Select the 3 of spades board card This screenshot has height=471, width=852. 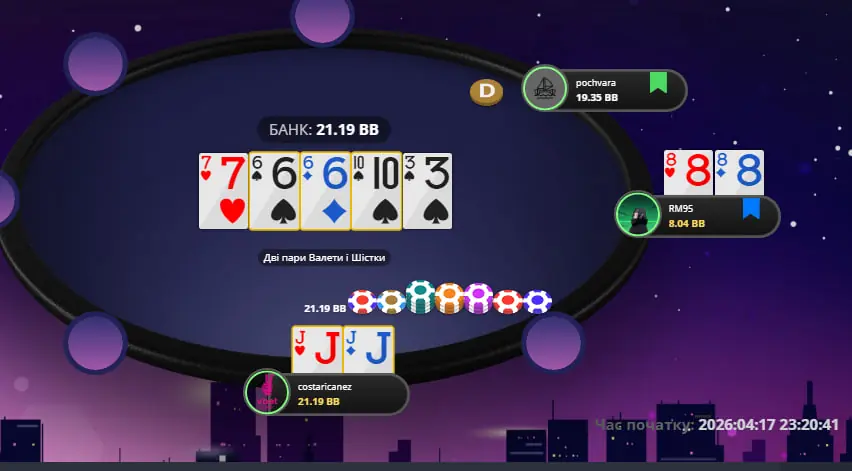pos(427,190)
